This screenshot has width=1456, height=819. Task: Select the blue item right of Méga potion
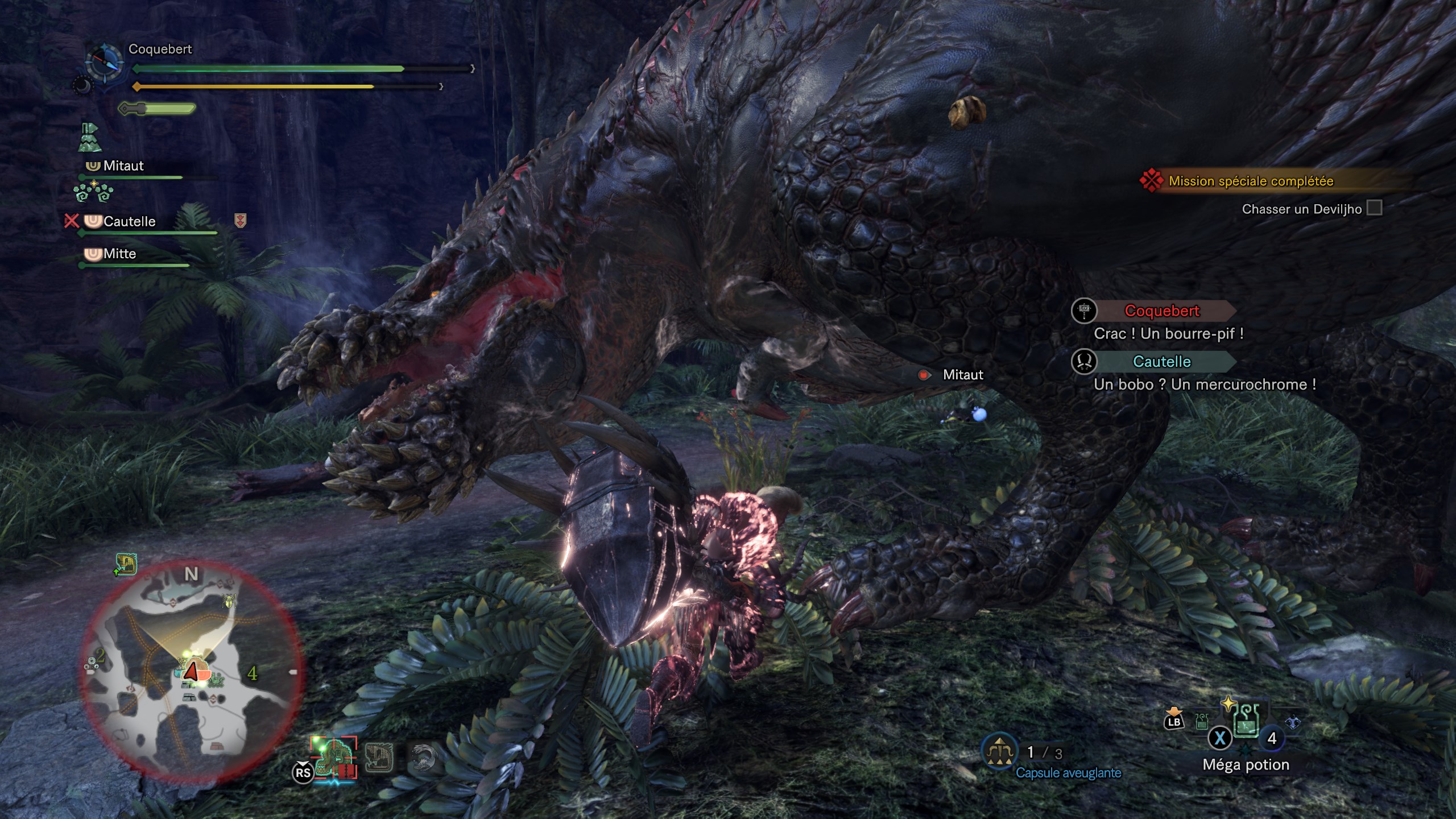1293,722
